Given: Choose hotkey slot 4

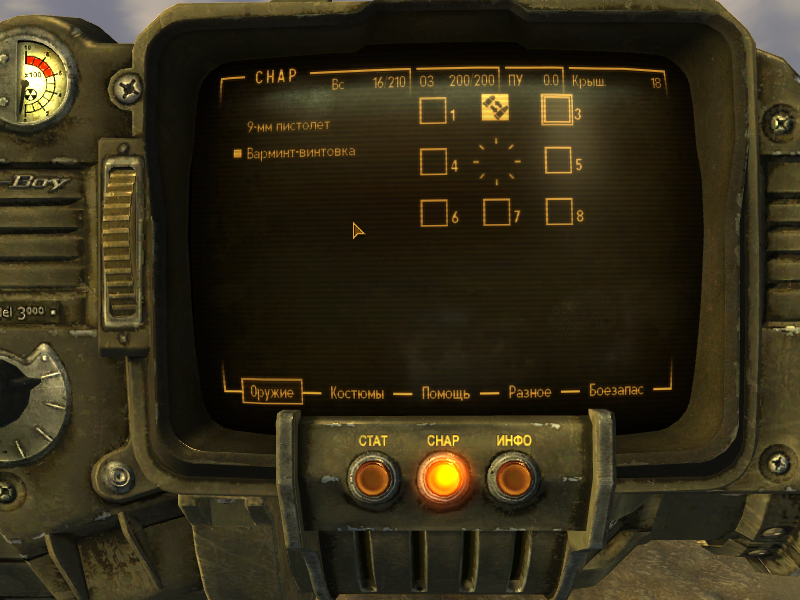Looking at the screenshot, I should [433, 161].
